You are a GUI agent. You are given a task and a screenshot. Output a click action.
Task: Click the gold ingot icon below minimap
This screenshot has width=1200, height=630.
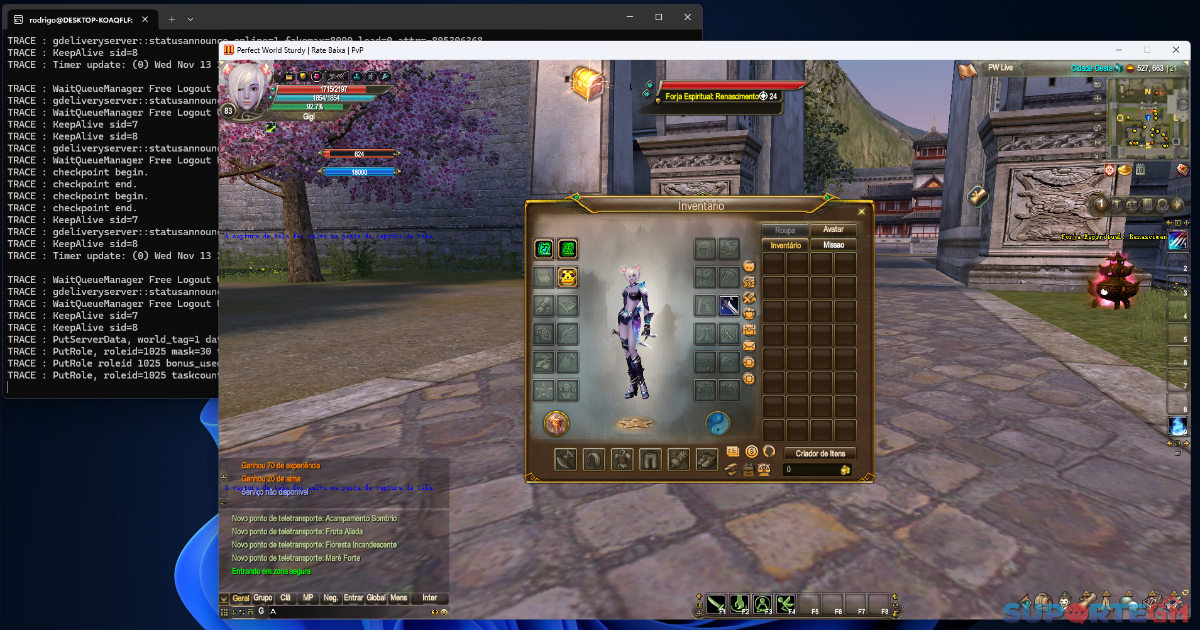tap(1124, 171)
